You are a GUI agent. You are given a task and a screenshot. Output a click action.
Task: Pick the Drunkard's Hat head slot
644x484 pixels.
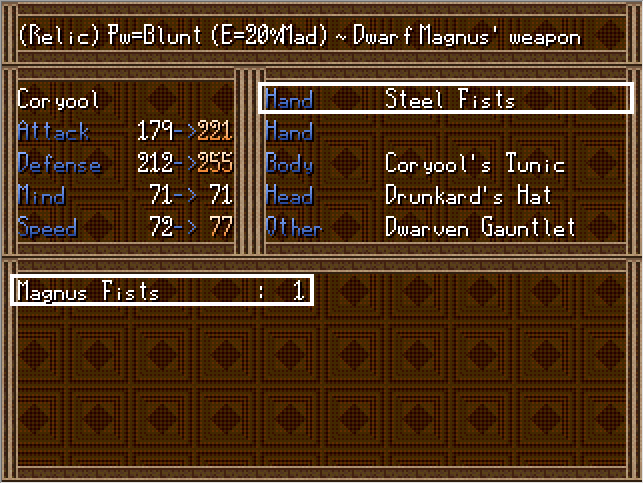(x=446, y=196)
